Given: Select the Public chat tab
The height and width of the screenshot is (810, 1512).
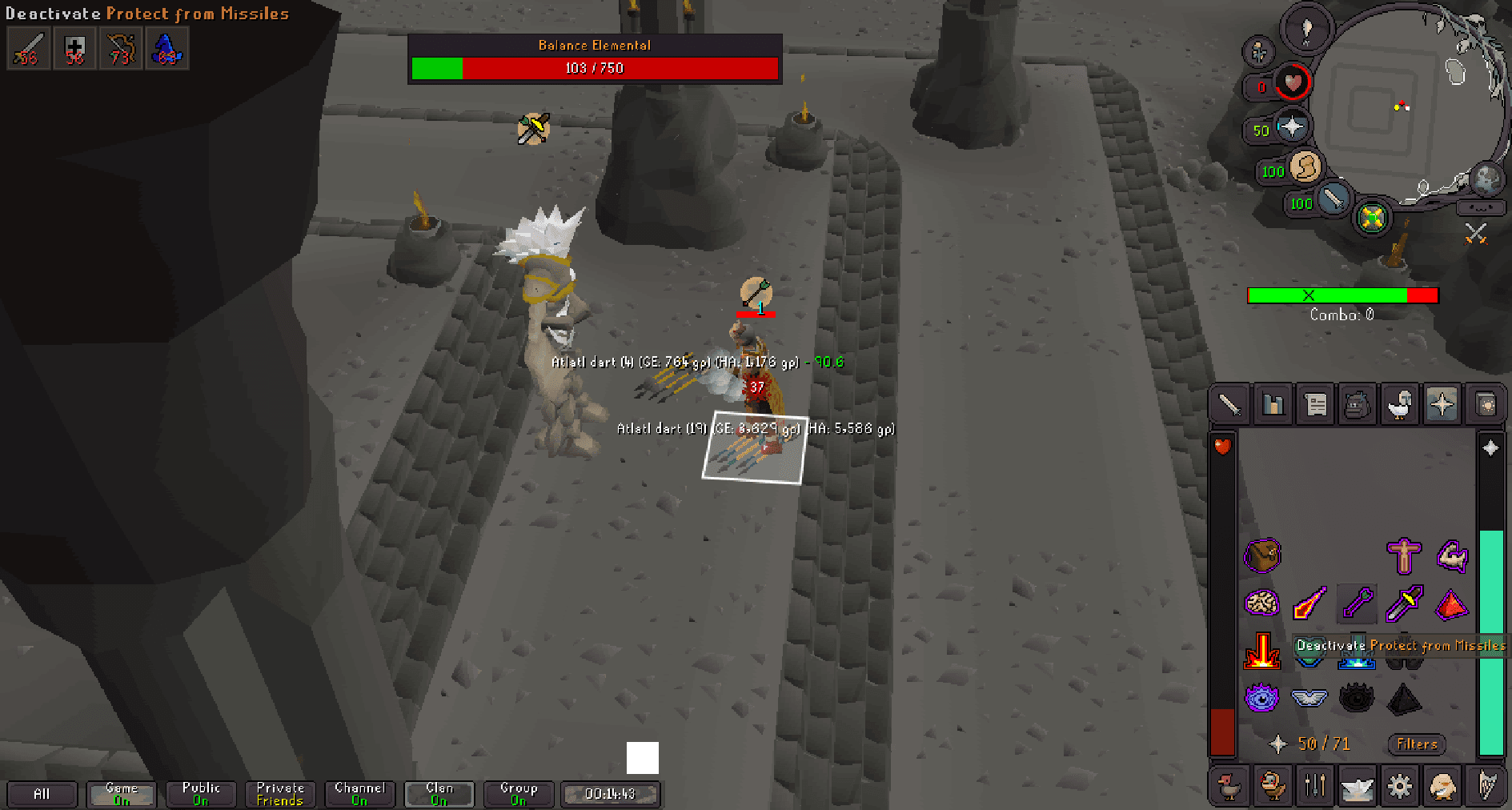Looking at the screenshot, I should 200,793.
